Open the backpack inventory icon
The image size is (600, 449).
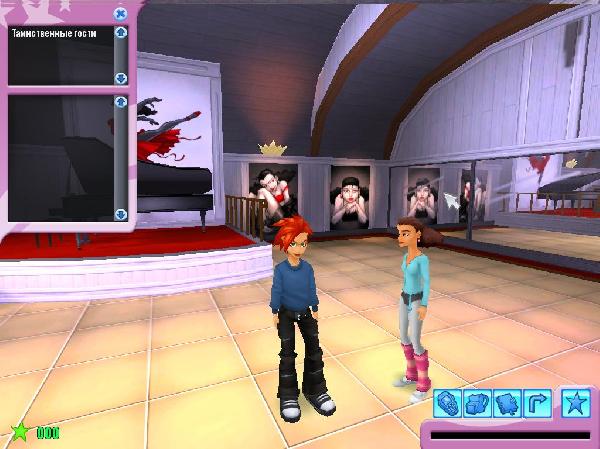click(x=477, y=403)
